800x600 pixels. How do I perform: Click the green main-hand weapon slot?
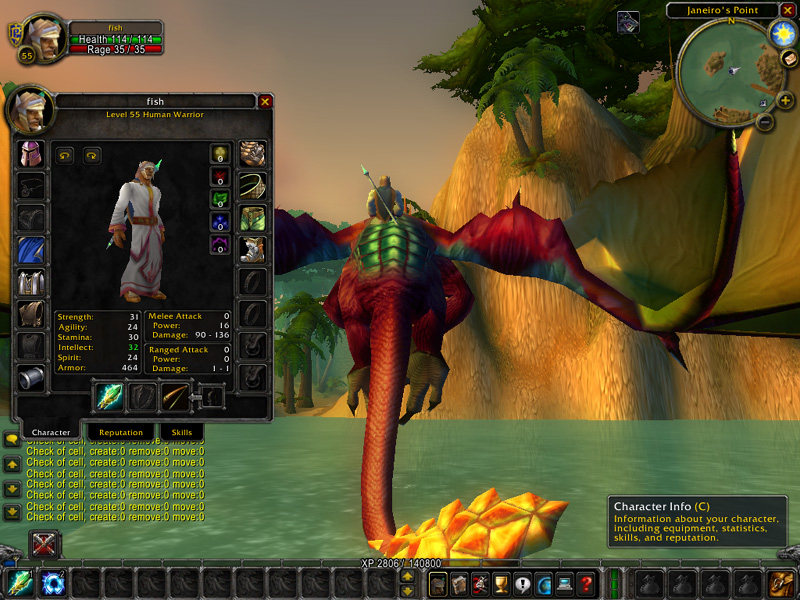coord(109,397)
